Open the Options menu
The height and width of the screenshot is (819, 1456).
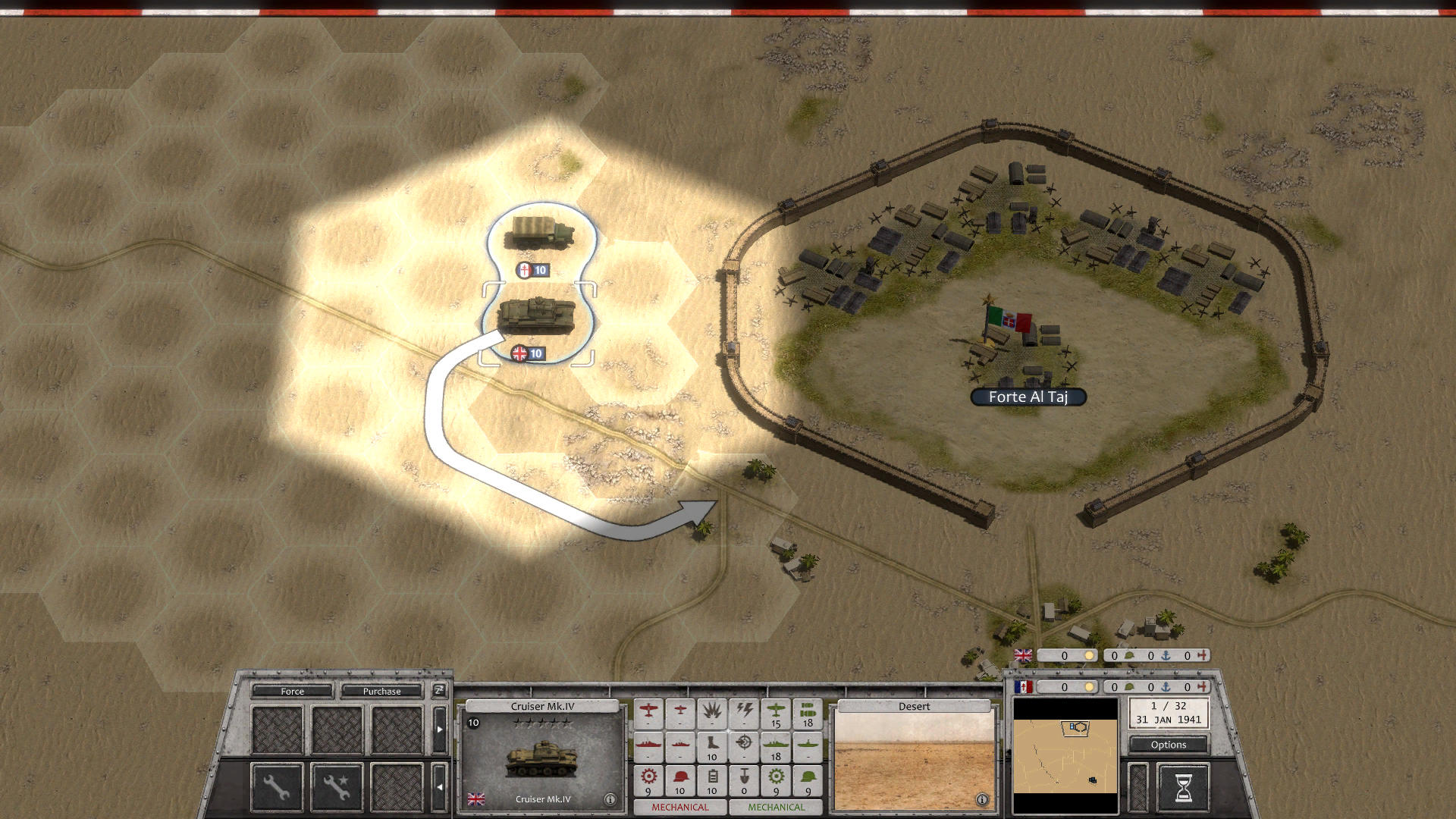pos(1168,745)
